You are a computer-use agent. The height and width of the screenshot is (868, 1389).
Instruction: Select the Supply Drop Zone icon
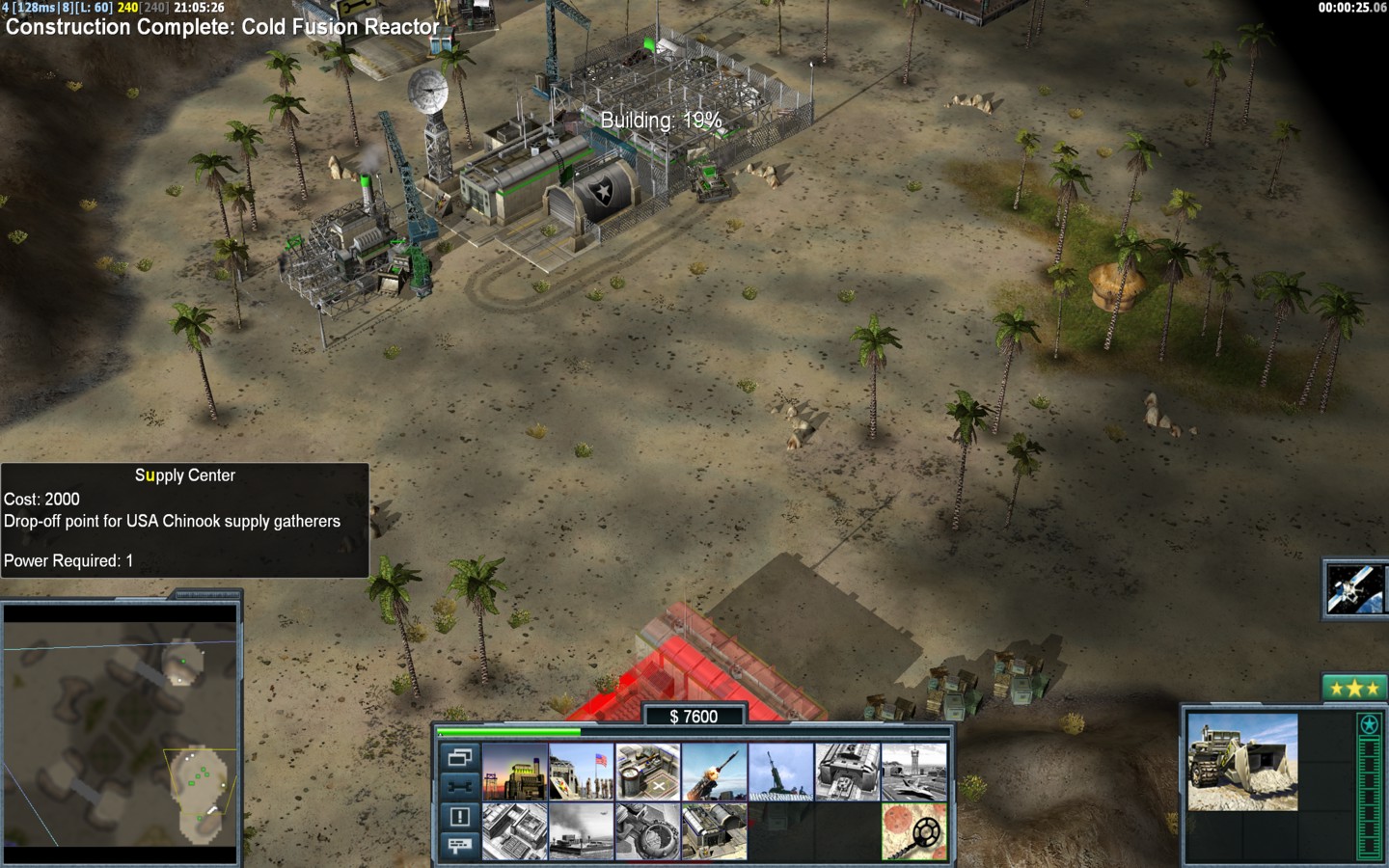[x=582, y=830]
